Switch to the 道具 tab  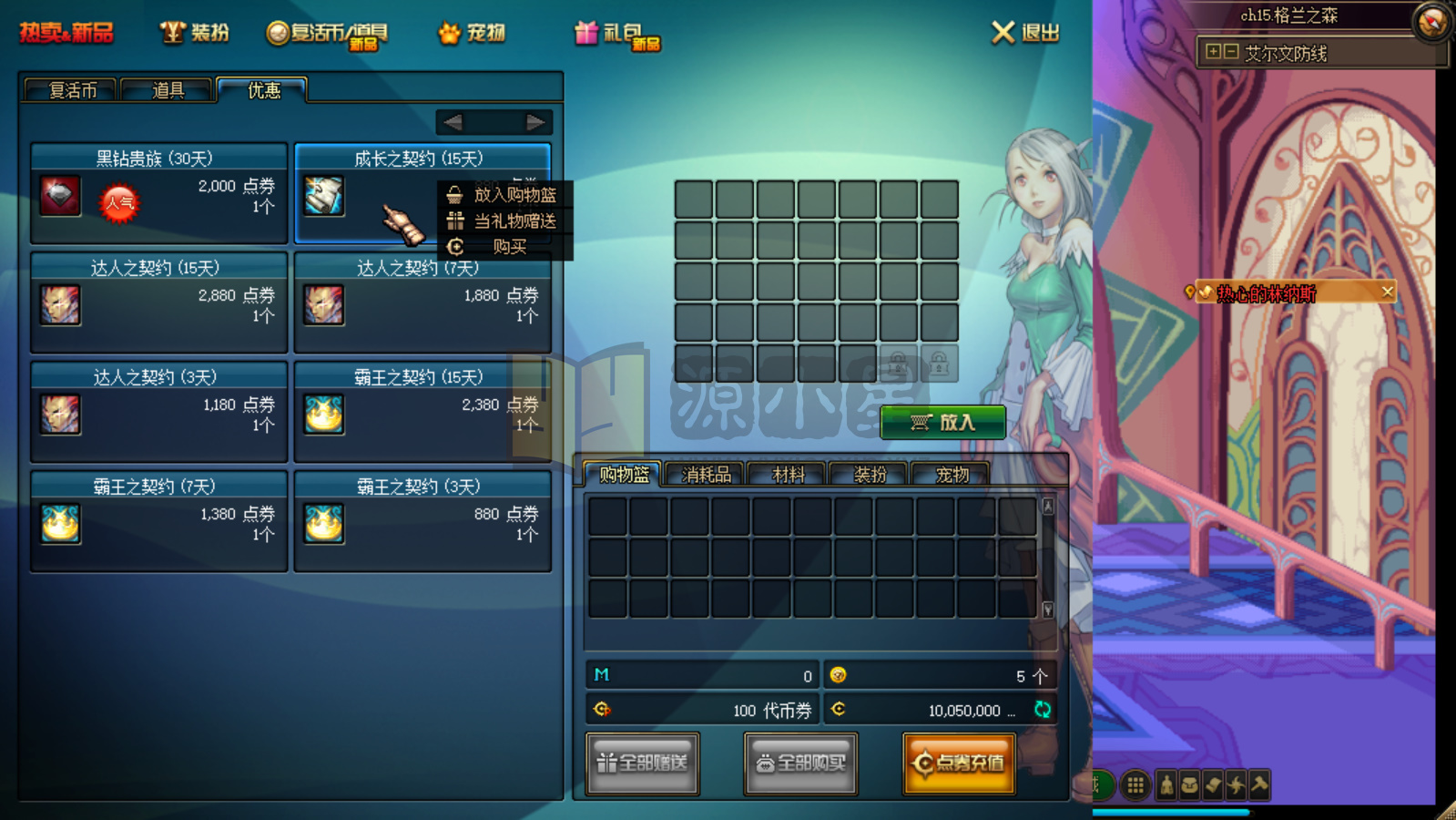pyautogui.click(x=168, y=90)
